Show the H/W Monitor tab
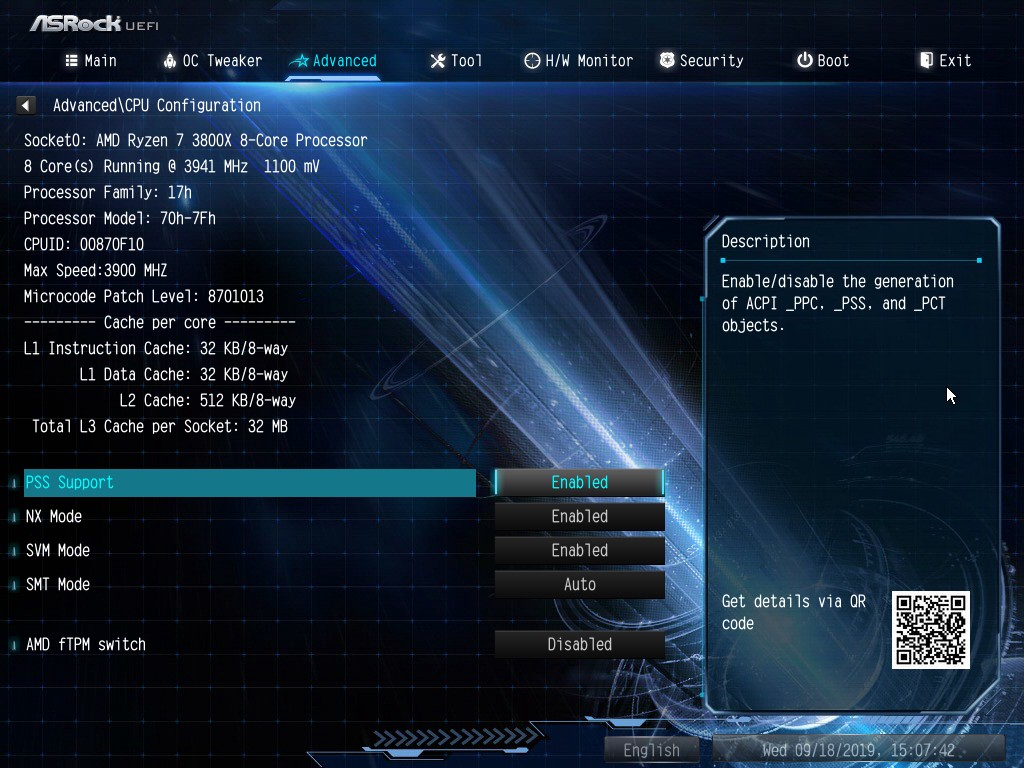 tap(579, 61)
